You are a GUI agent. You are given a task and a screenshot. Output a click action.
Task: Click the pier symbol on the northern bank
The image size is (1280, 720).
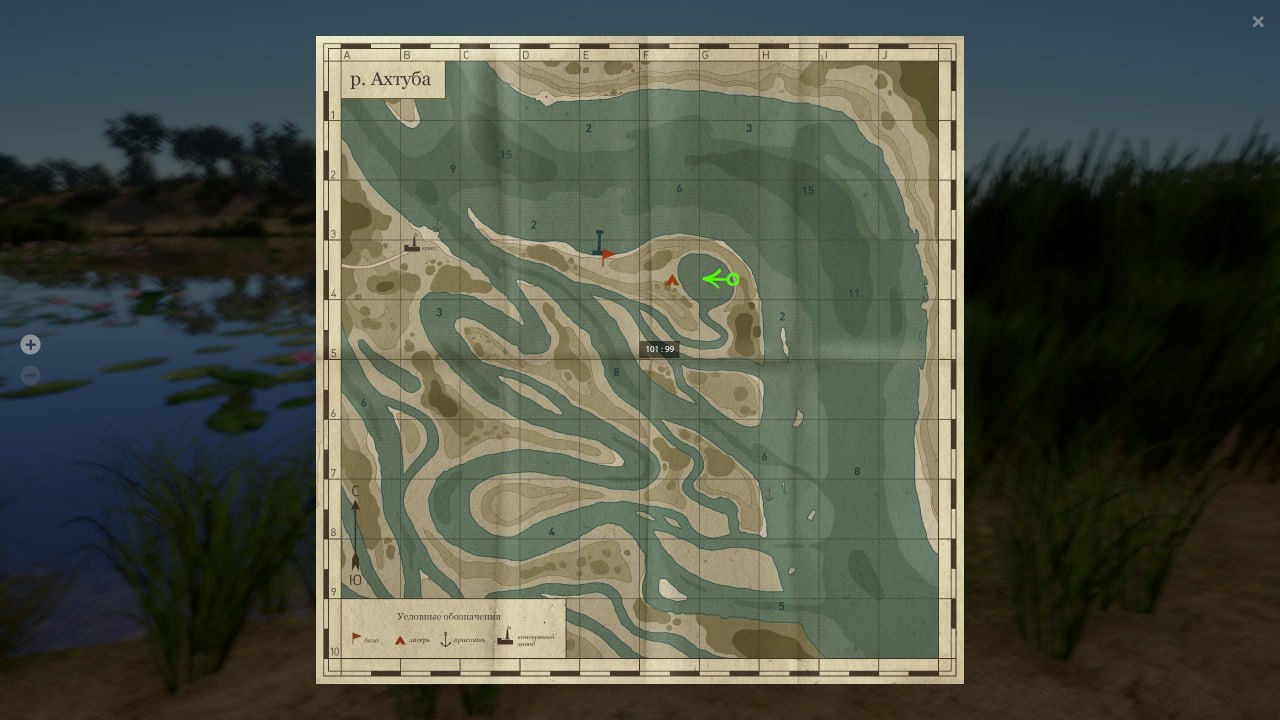pos(597,240)
